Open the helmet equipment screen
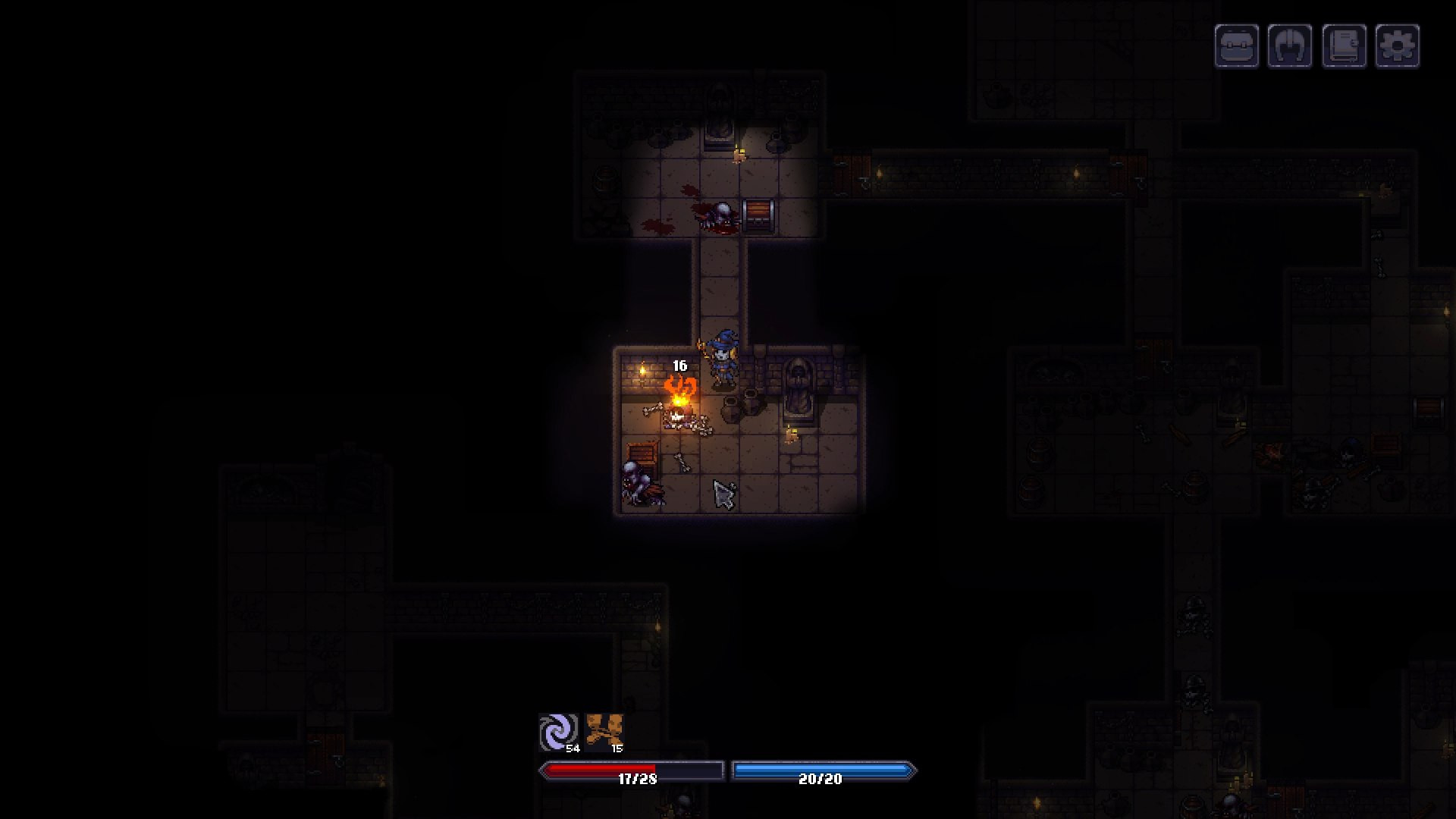 click(x=1290, y=46)
